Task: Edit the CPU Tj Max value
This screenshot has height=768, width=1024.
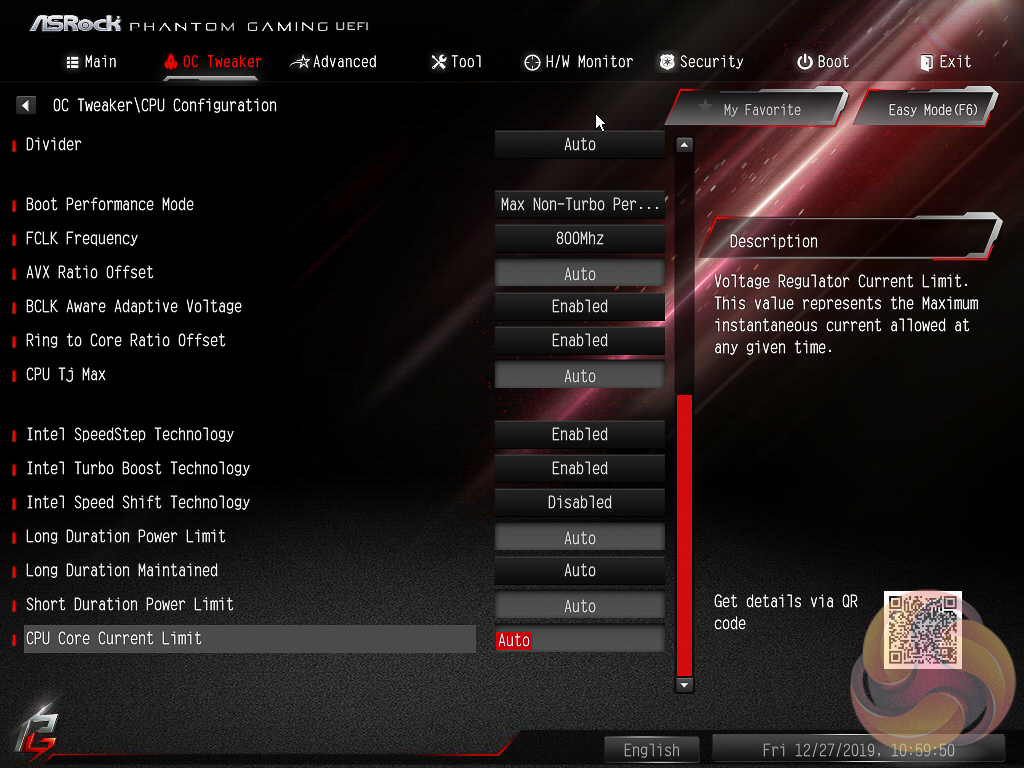Action: click(580, 376)
